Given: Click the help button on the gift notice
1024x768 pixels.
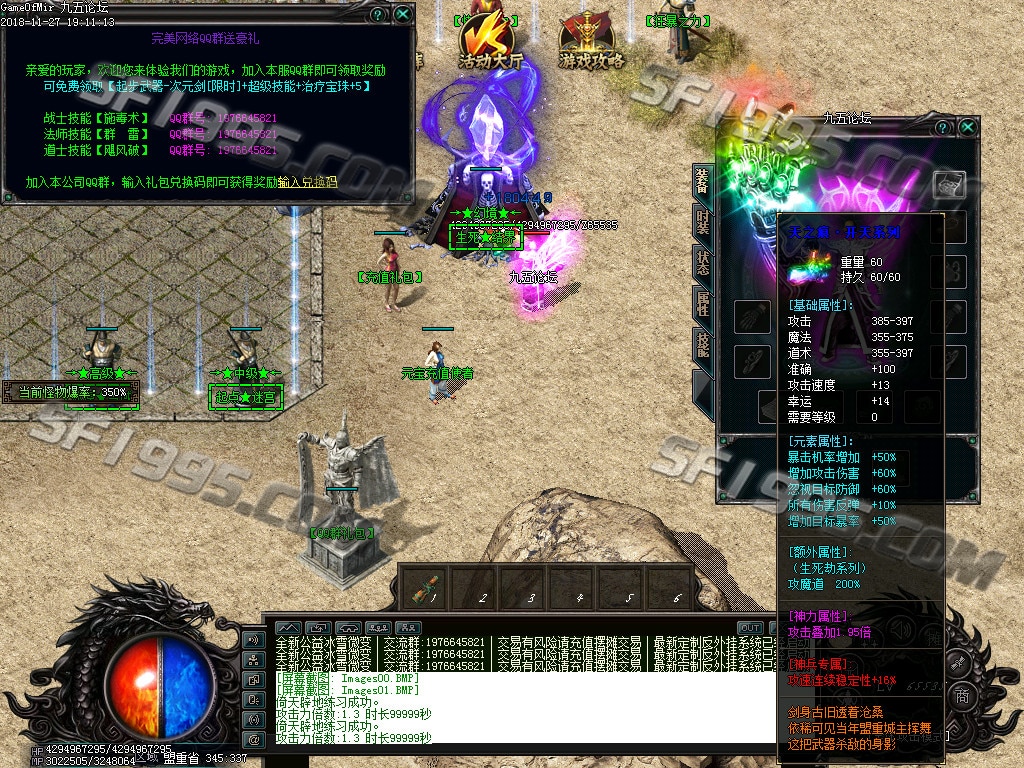Looking at the screenshot, I should tap(377, 14).
